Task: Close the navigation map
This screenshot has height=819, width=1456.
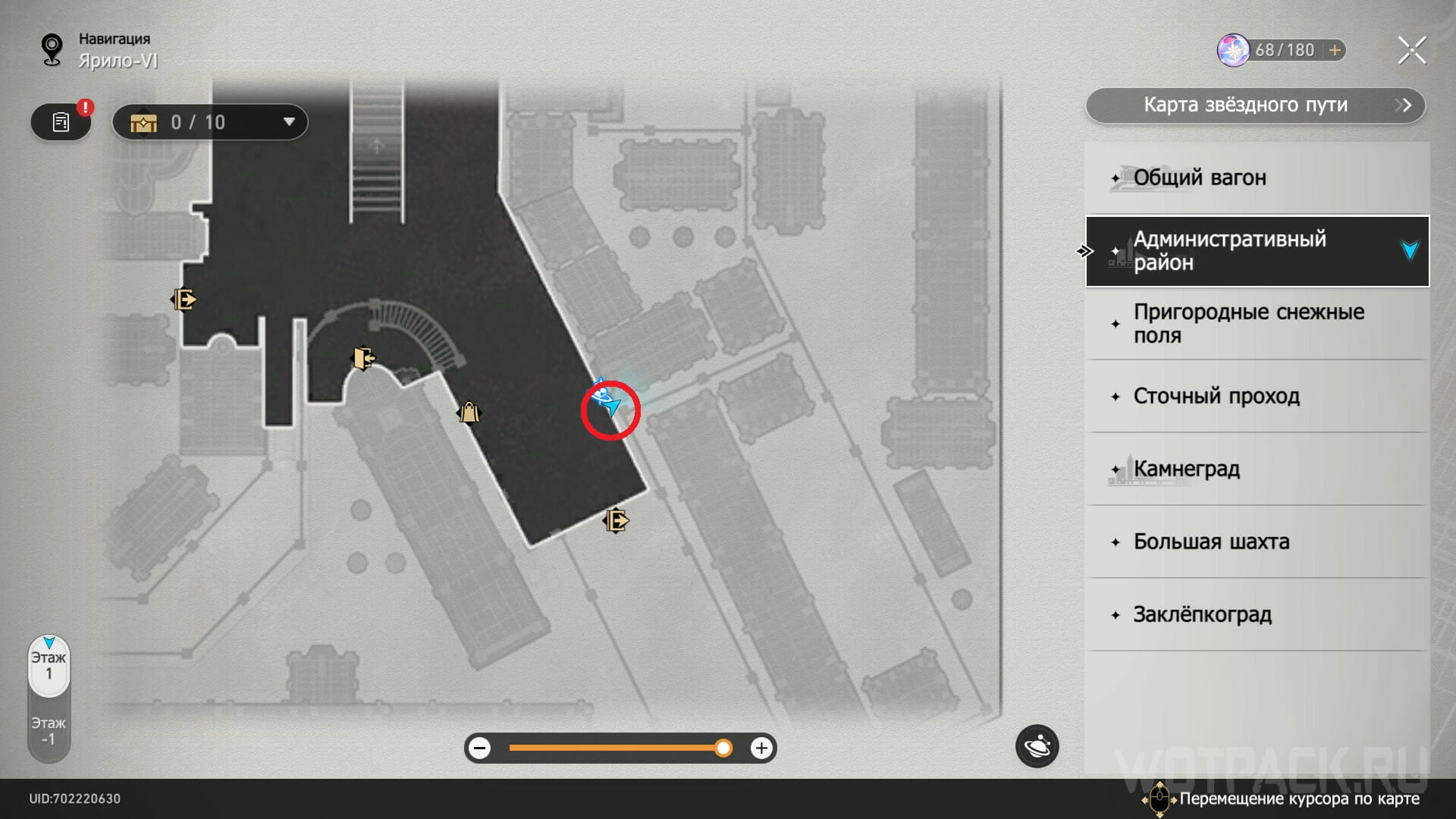Action: 1411,51
